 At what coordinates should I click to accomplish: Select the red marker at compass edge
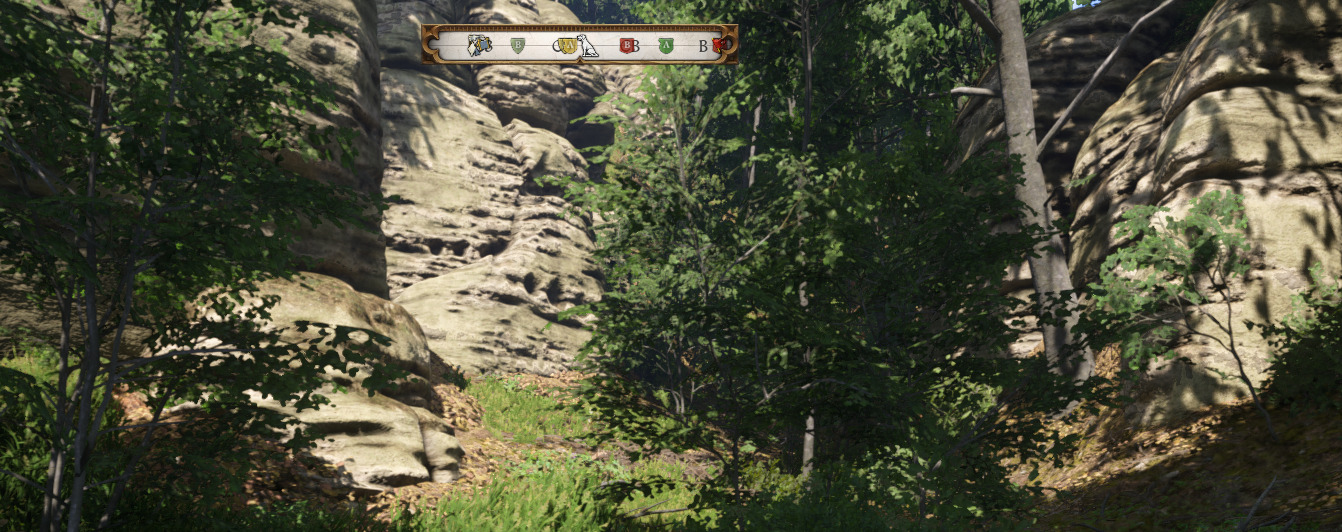point(719,45)
